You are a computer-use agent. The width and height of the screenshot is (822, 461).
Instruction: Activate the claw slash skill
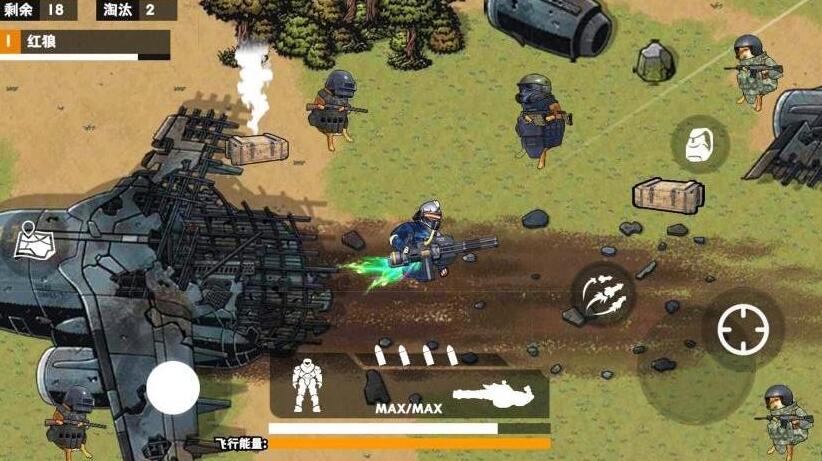[602, 294]
